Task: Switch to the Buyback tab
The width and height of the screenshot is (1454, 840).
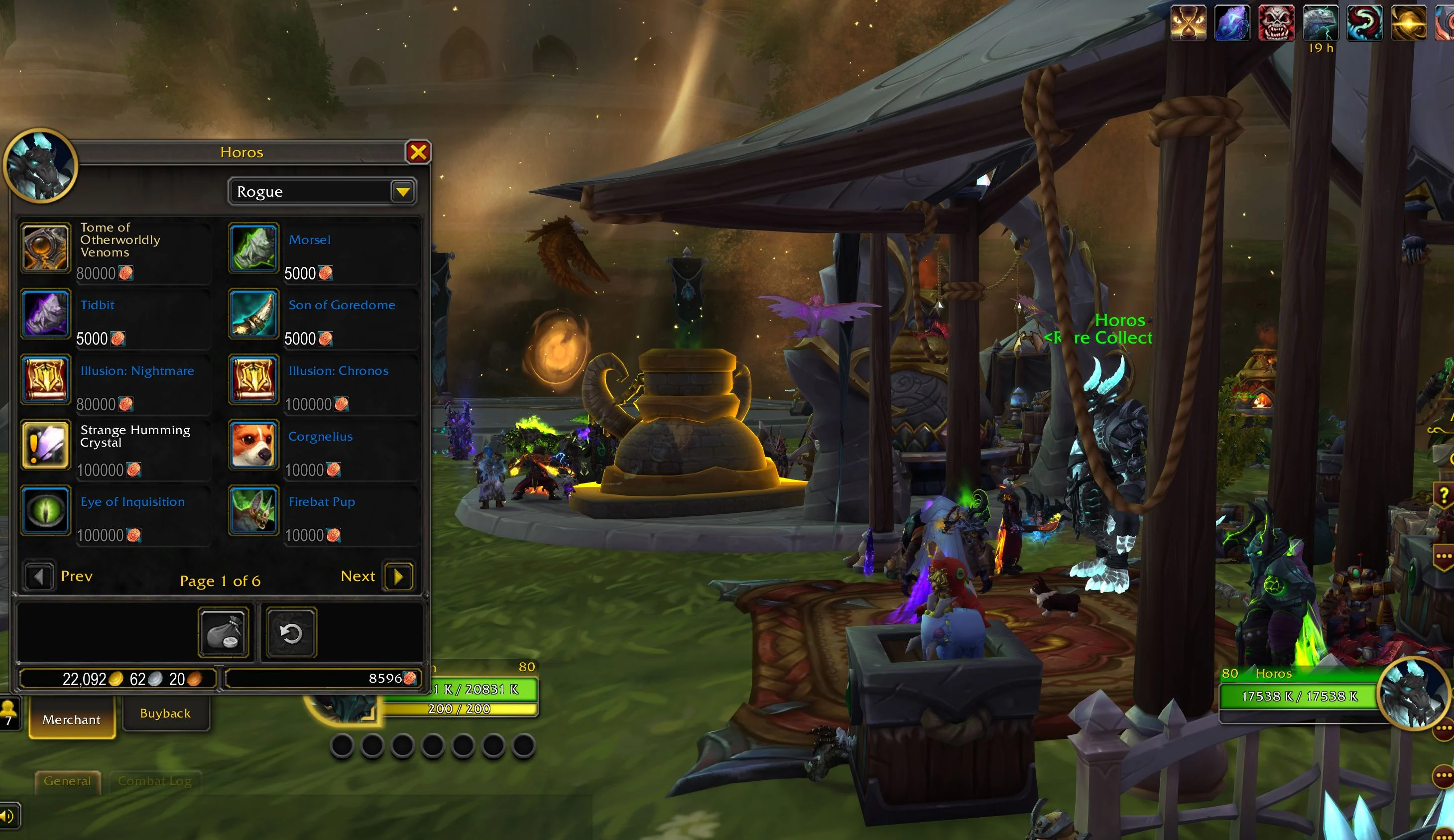Action: click(x=165, y=714)
